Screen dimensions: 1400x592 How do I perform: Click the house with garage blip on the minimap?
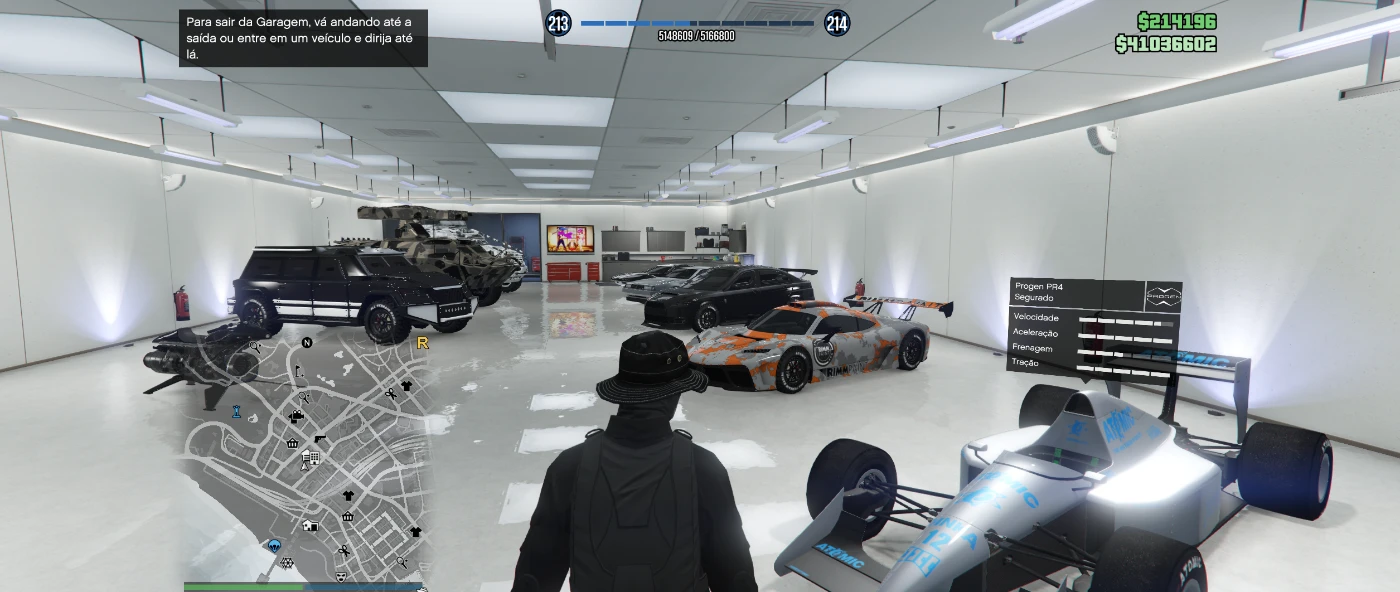click(x=311, y=525)
